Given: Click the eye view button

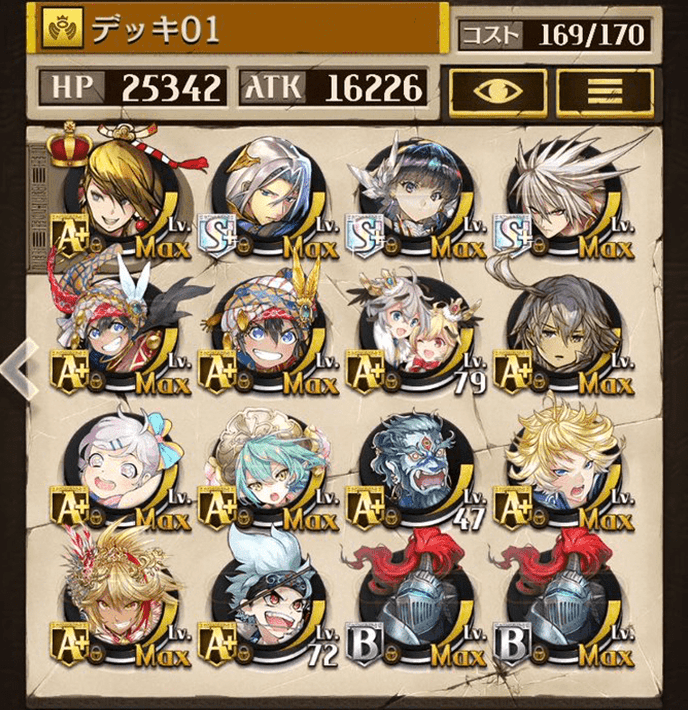Looking at the screenshot, I should pos(497,90).
